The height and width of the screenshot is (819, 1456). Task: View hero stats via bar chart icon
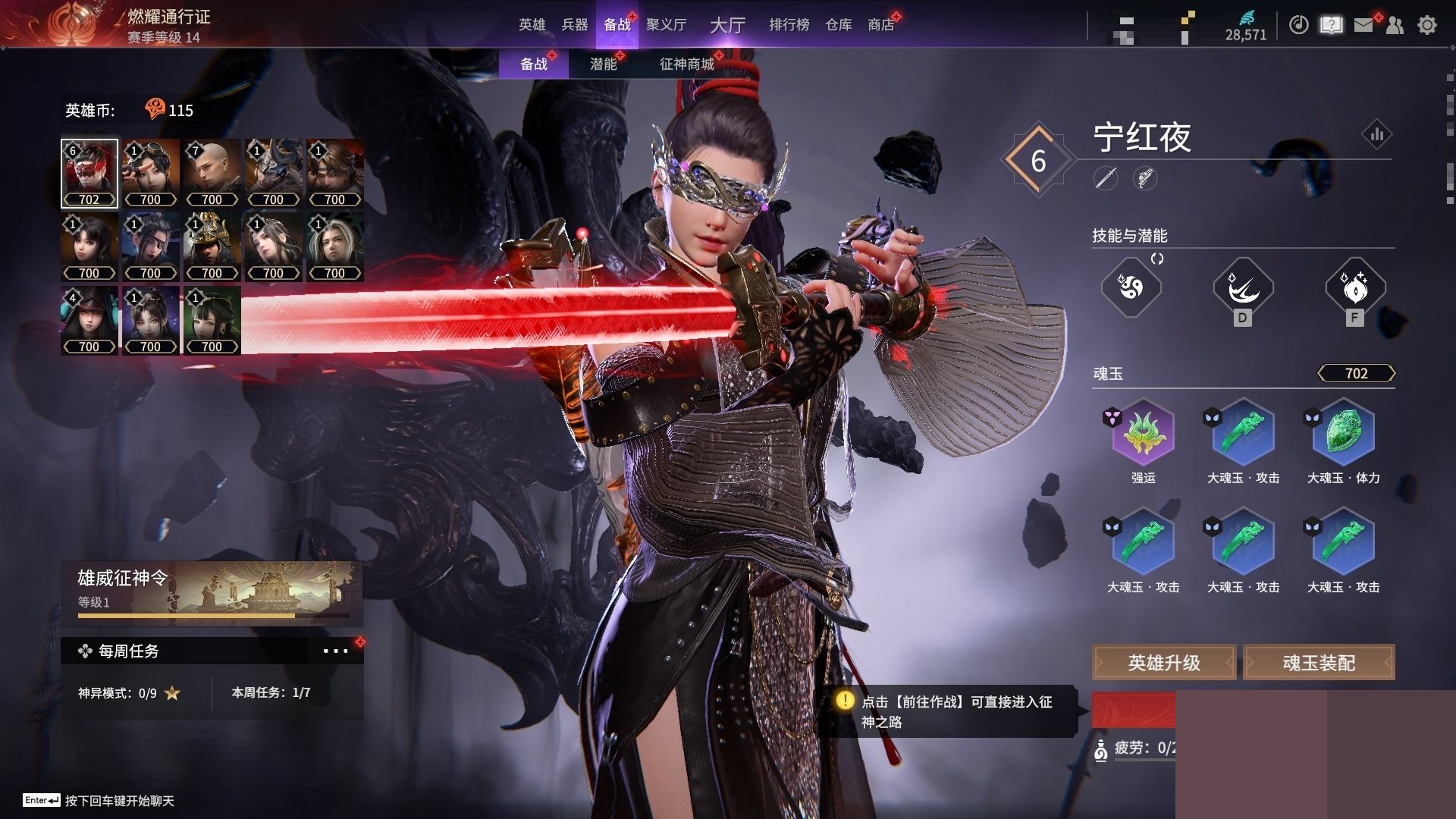[1376, 135]
